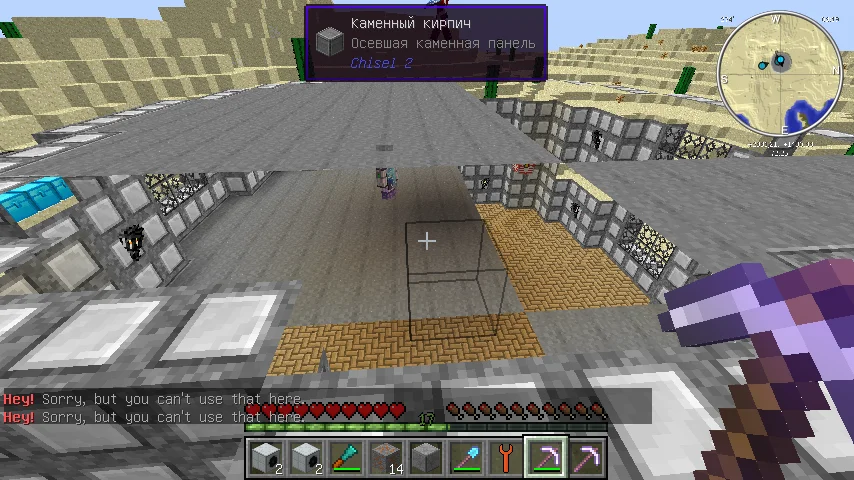The image size is (854, 480).
Task: Click the currently highlighted purple pickaxe slot
Action: coord(546,459)
